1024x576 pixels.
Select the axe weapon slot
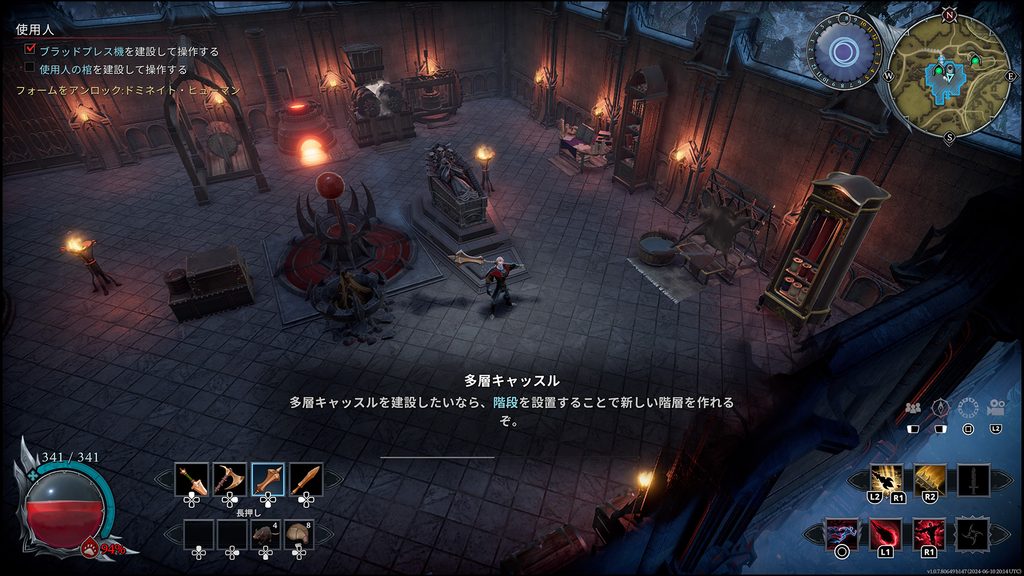[x=229, y=481]
